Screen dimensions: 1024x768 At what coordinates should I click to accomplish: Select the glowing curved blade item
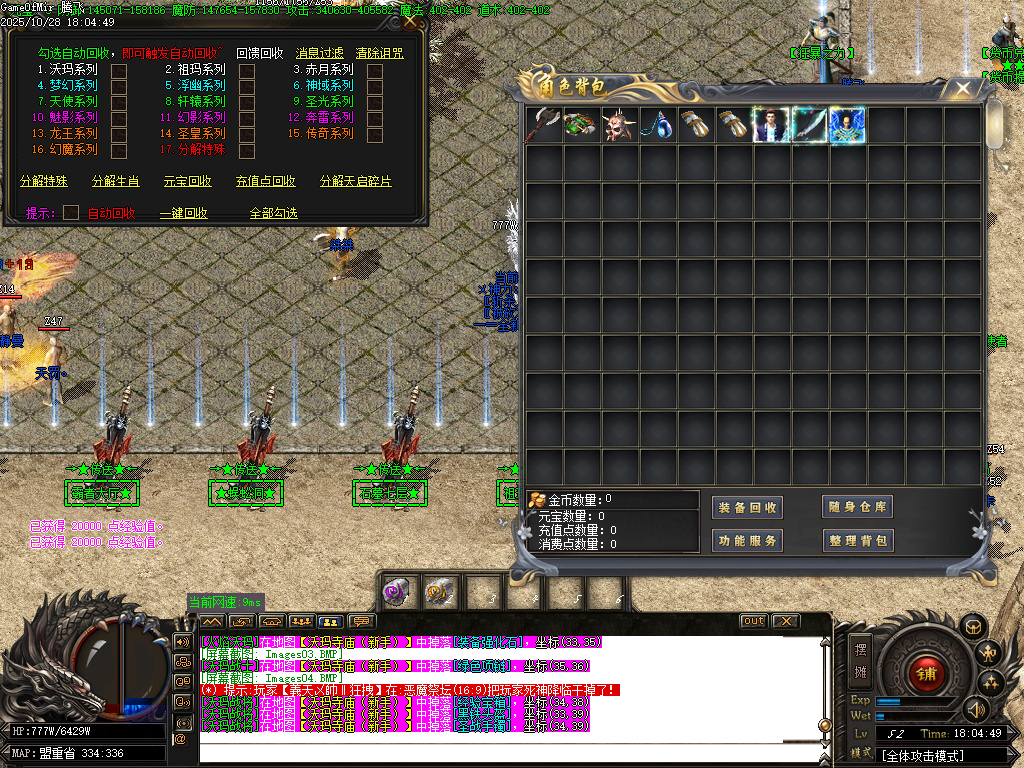coord(809,126)
